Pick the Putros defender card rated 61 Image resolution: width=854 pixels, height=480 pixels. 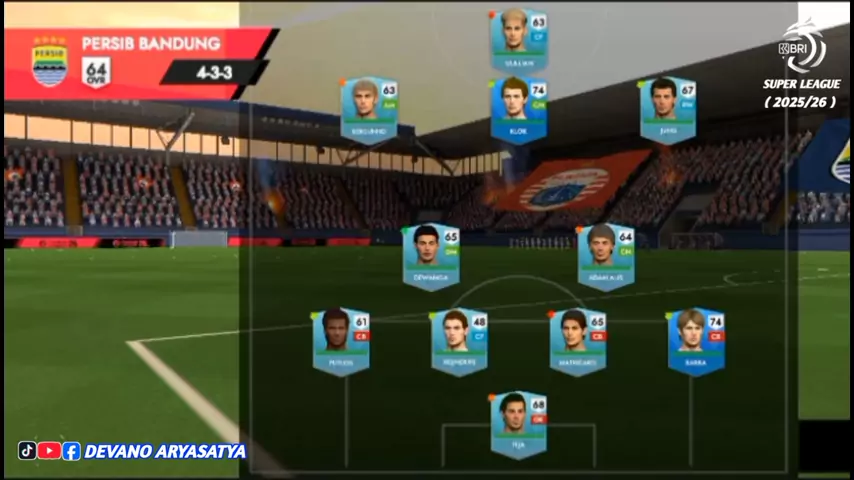(x=340, y=340)
